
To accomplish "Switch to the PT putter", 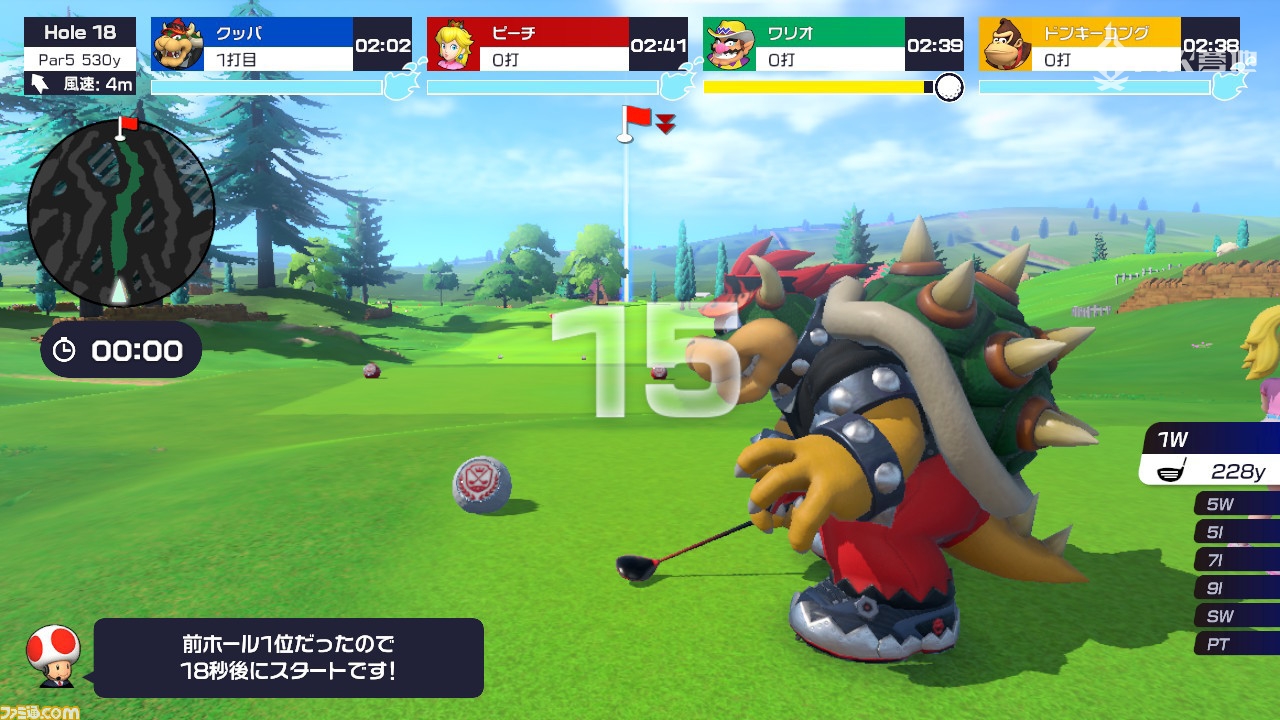I will (1236, 644).
